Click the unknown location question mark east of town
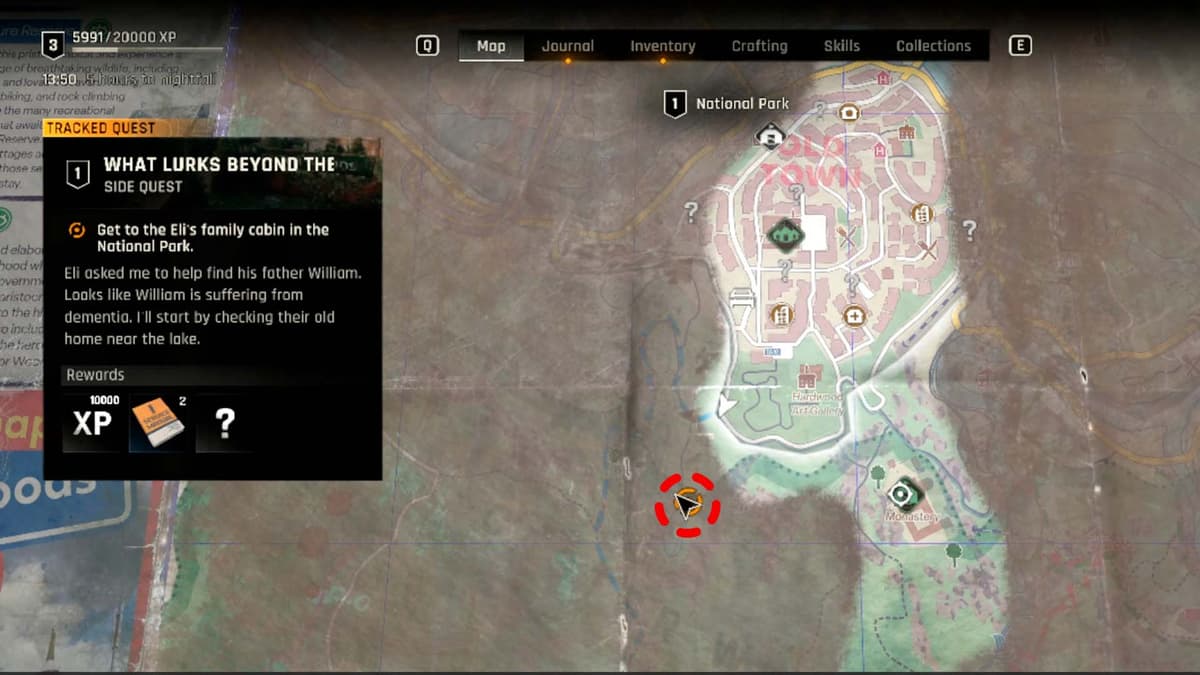 pos(968,230)
